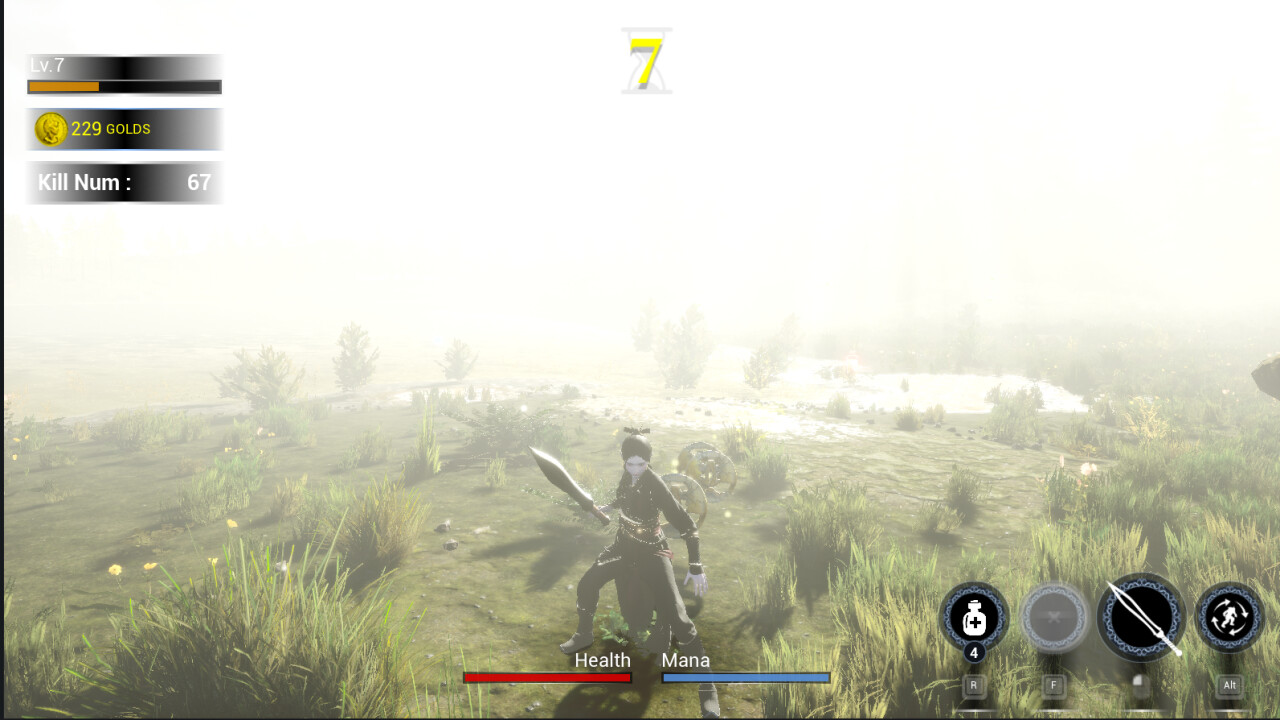Click the blue mana bar
This screenshot has height=720, width=1280.
click(745, 677)
